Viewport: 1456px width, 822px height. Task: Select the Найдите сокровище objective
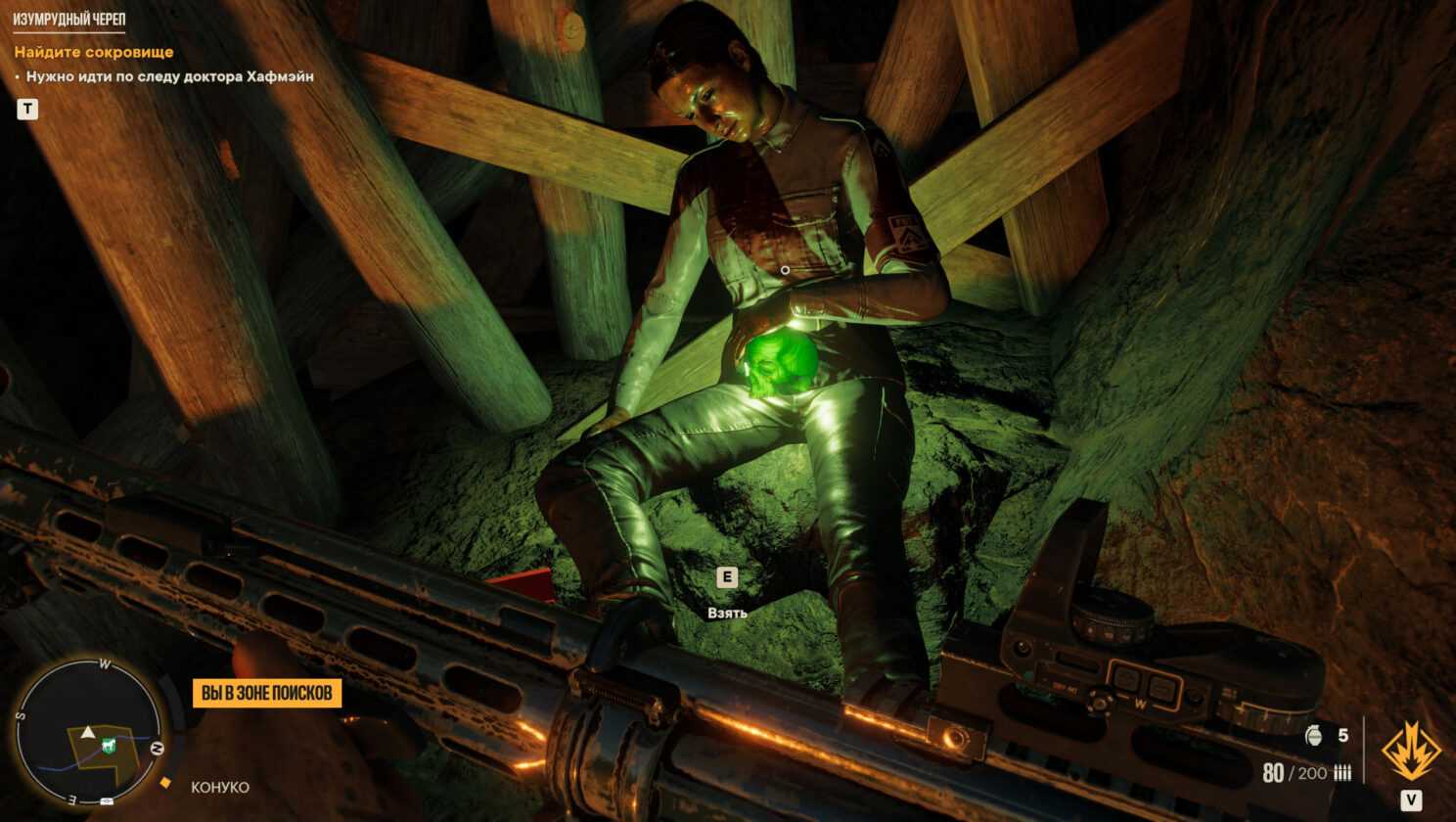tap(94, 52)
